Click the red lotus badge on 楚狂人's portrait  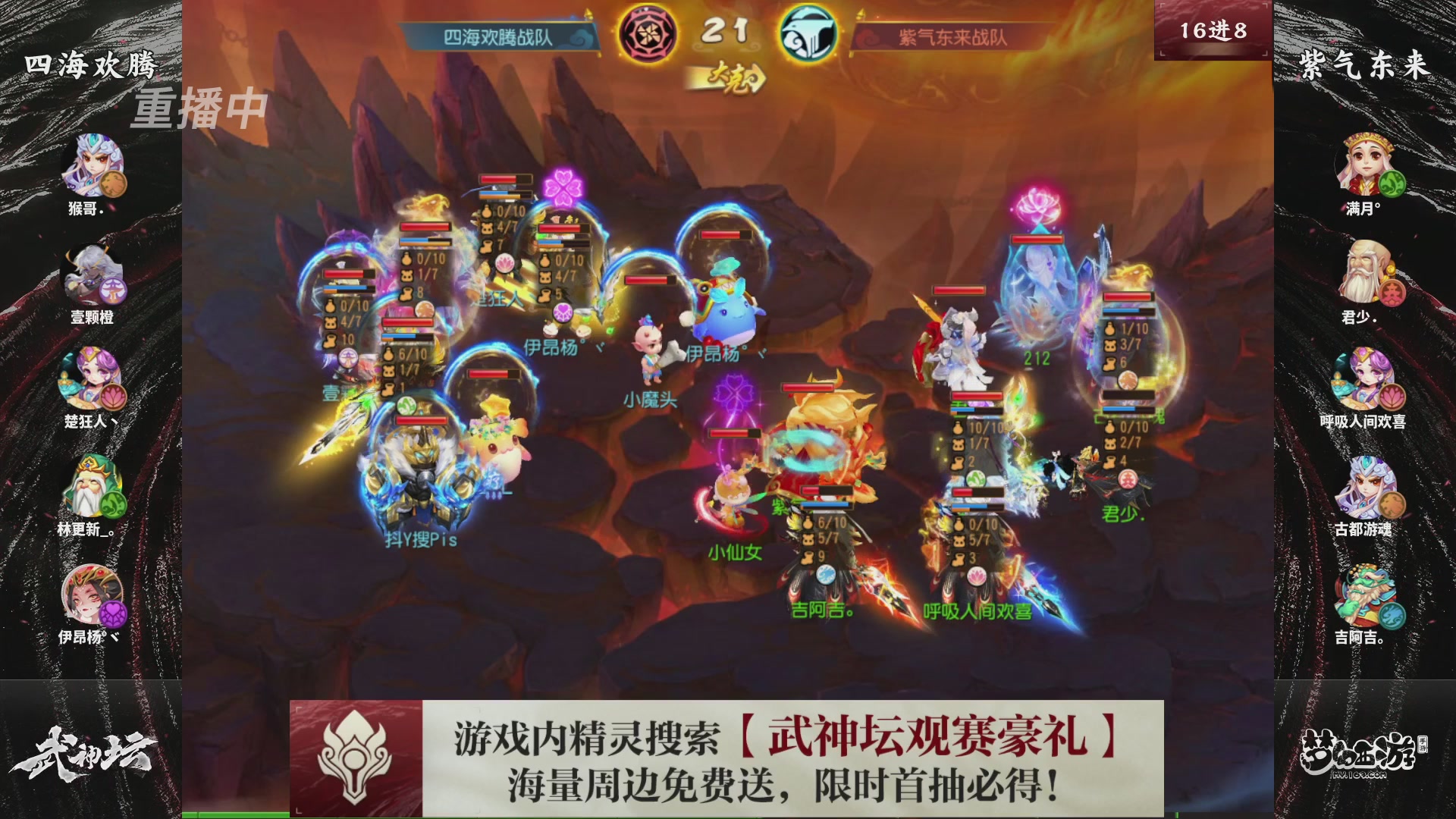click(x=115, y=397)
